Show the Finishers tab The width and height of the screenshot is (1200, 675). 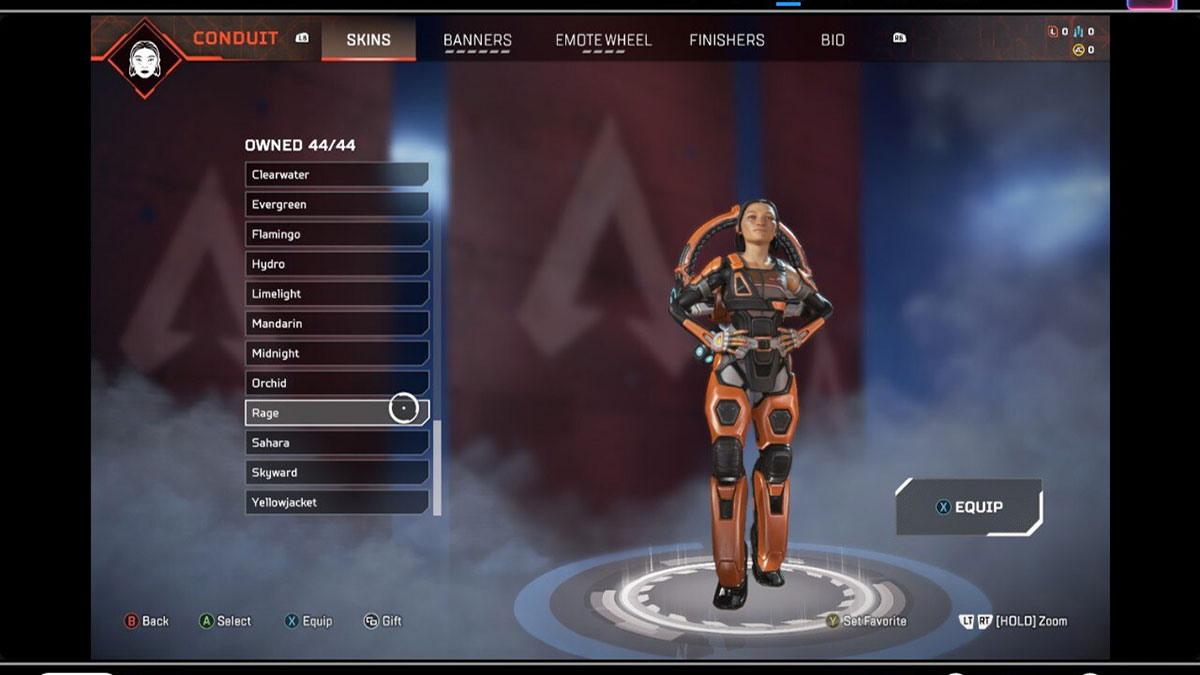pos(727,40)
